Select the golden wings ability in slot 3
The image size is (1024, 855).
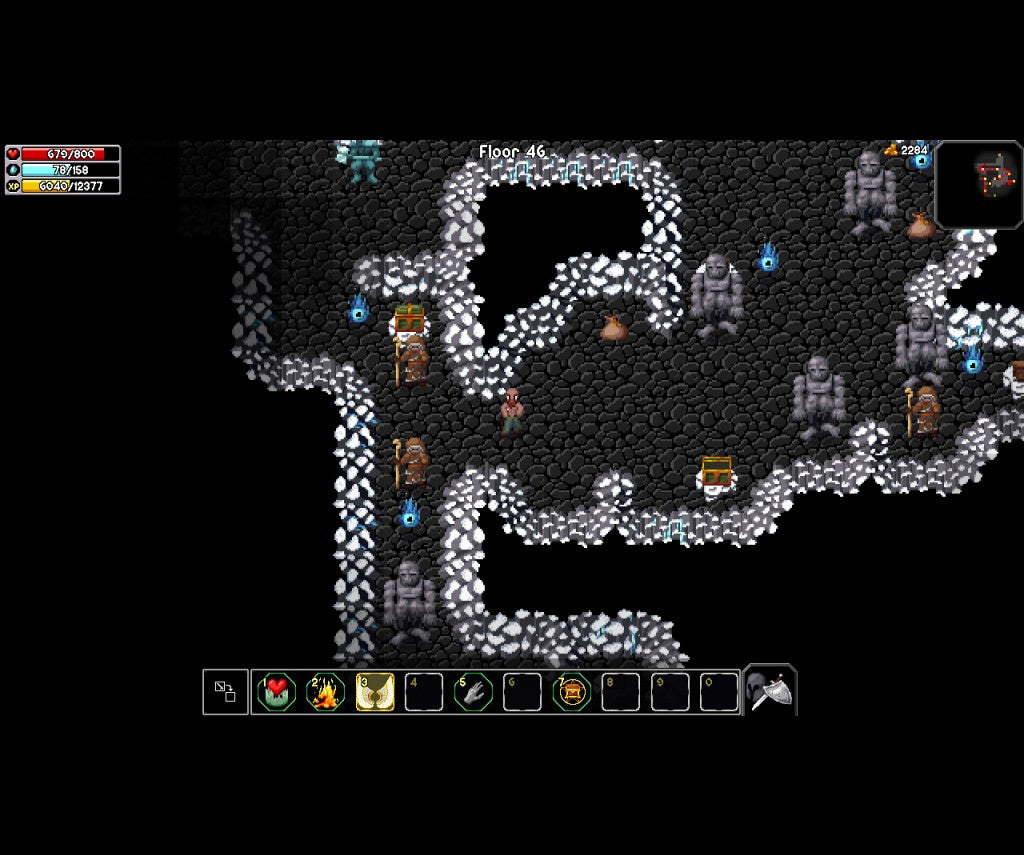point(375,692)
